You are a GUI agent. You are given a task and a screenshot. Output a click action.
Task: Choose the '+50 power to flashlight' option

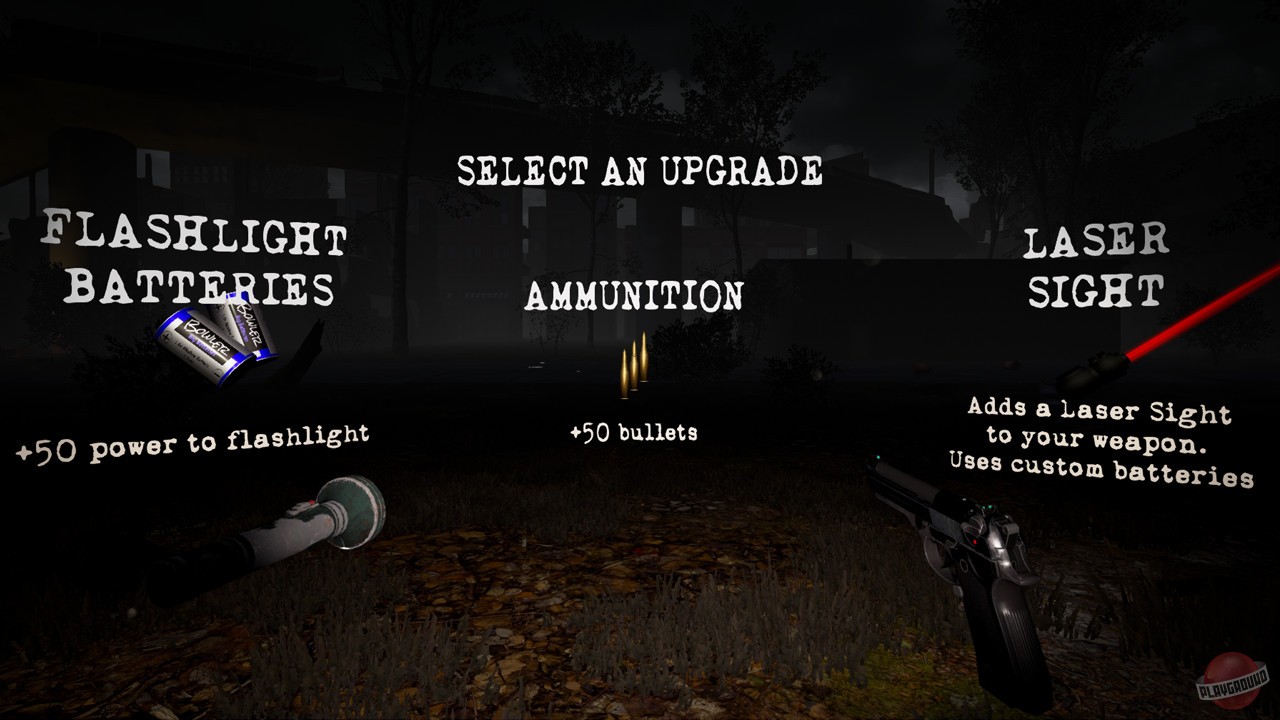pos(194,437)
